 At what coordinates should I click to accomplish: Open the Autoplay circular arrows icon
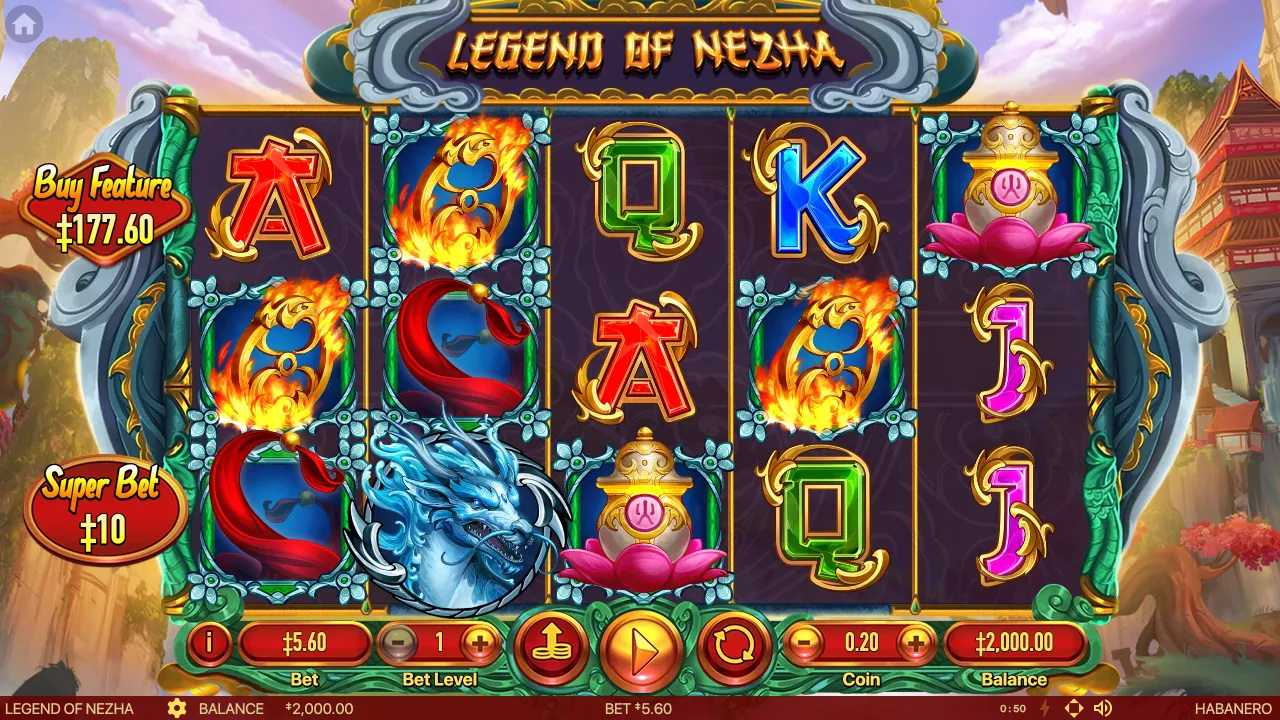coord(733,647)
